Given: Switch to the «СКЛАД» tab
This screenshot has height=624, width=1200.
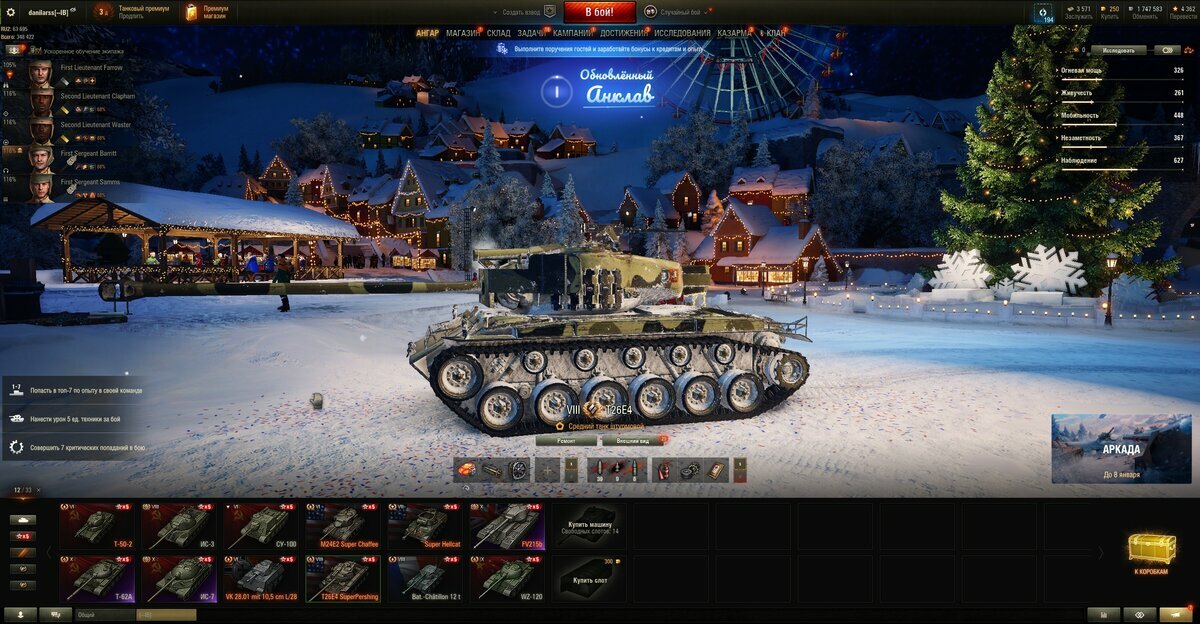Looking at the screenshot, I should point(498,33).
